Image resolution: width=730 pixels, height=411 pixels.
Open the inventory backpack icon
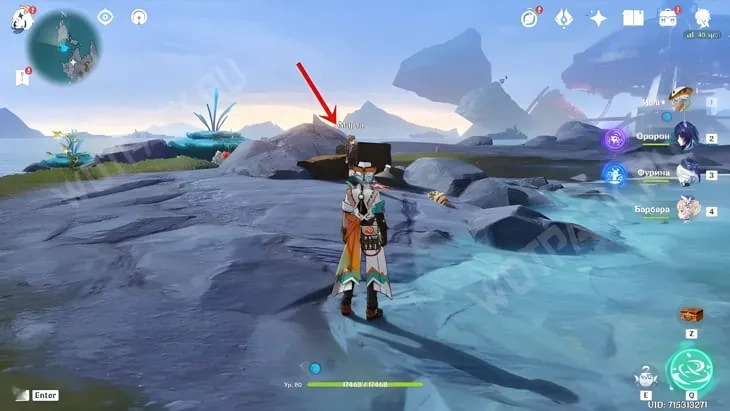tap(667, 18)
